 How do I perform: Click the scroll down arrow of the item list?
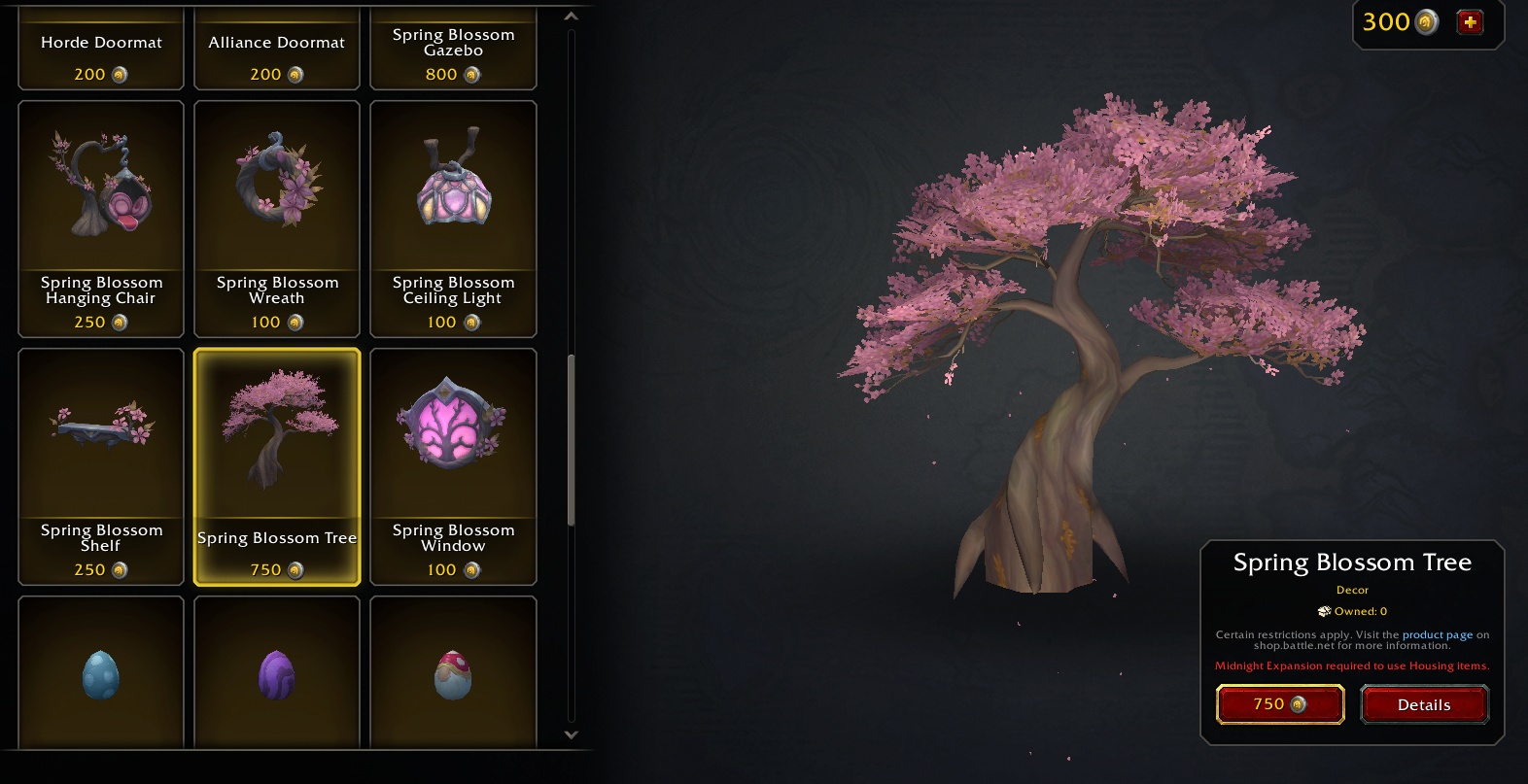[x=571, y=735]
